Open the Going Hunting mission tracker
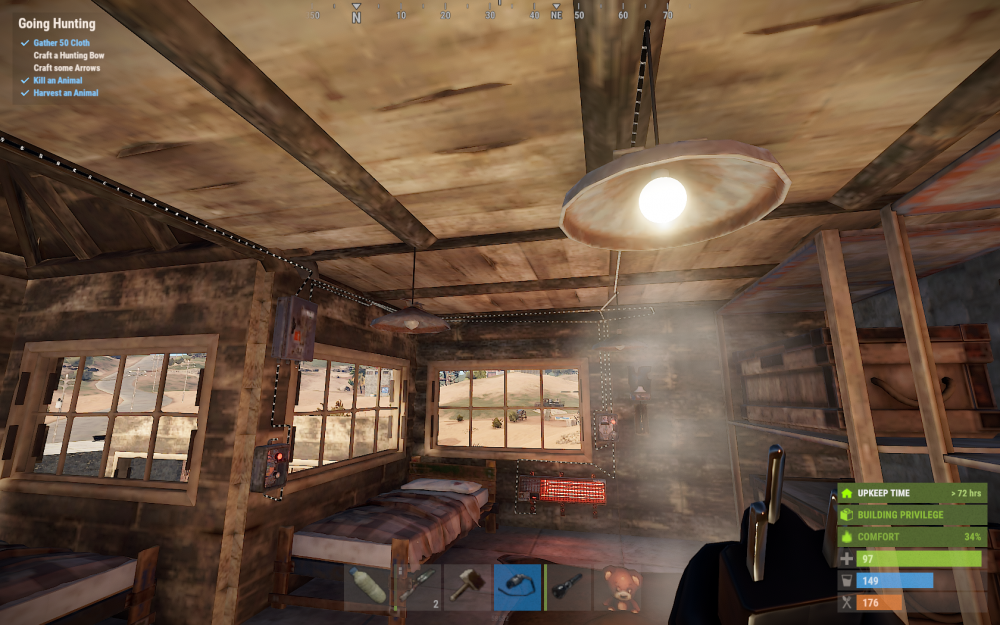 (x=57, y=24)
